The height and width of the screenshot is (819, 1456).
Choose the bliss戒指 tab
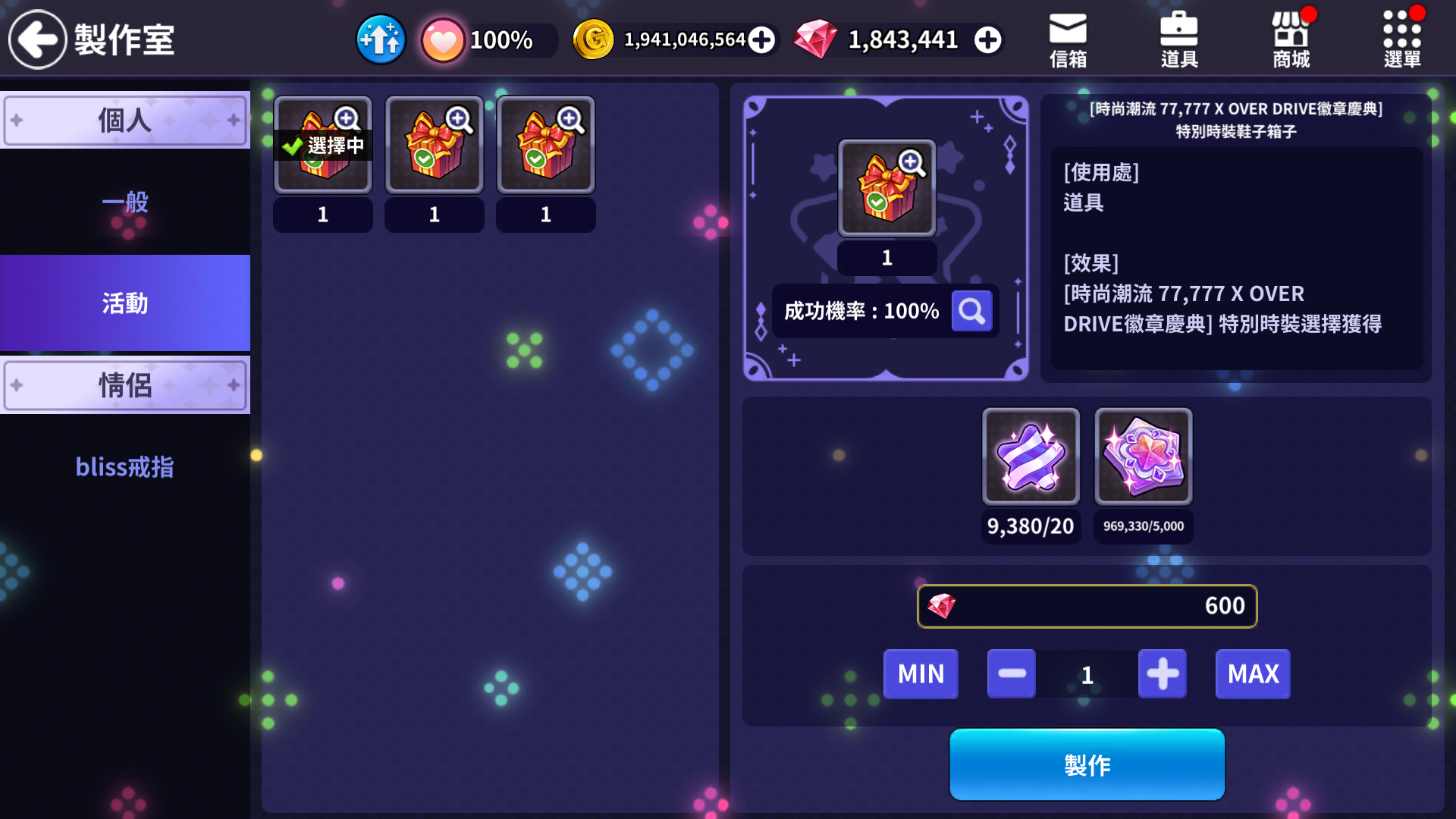[x=125, y=467]
